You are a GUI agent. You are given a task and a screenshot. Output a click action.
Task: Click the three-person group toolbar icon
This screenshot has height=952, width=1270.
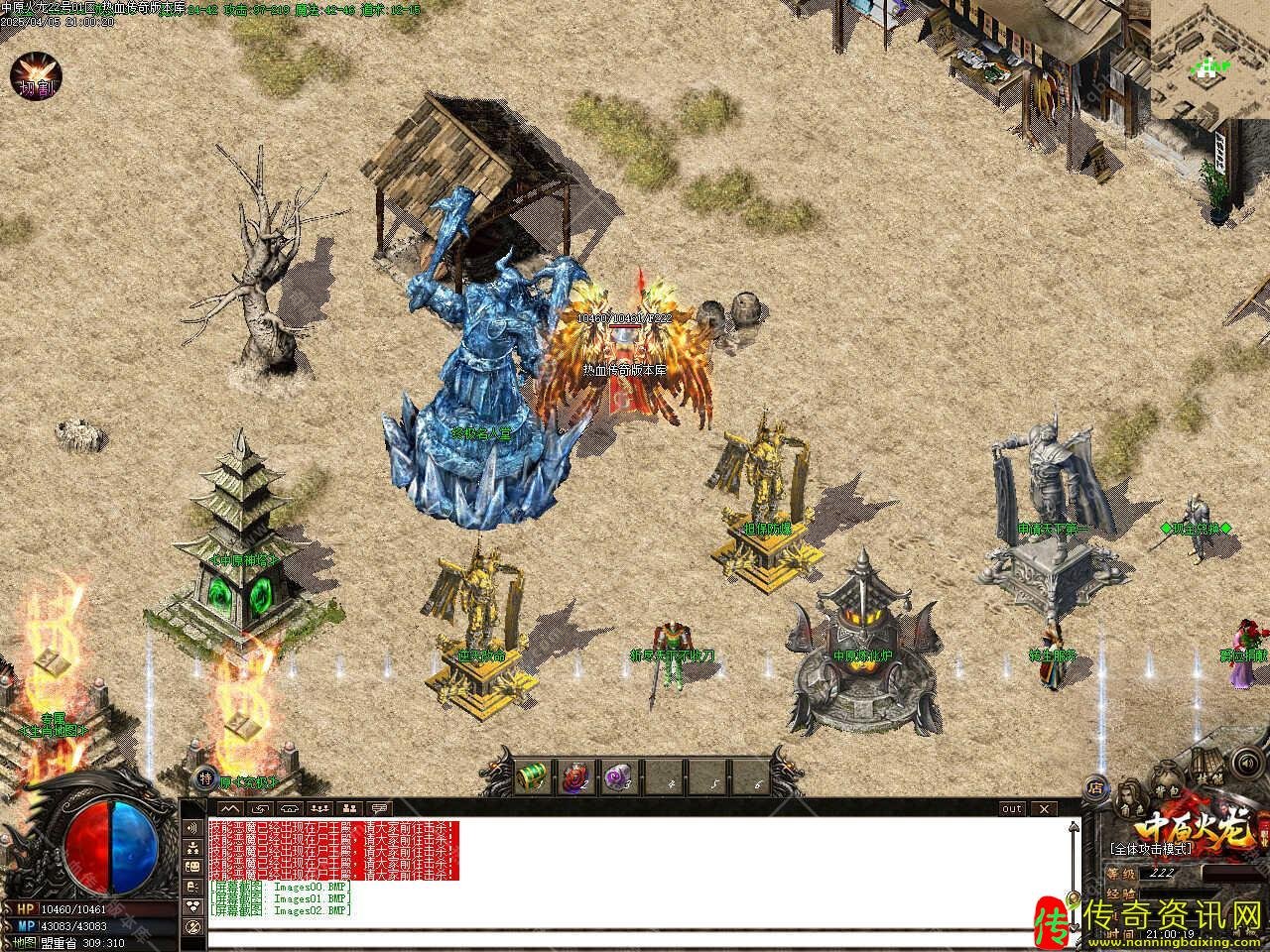click(x=318, y=808)
